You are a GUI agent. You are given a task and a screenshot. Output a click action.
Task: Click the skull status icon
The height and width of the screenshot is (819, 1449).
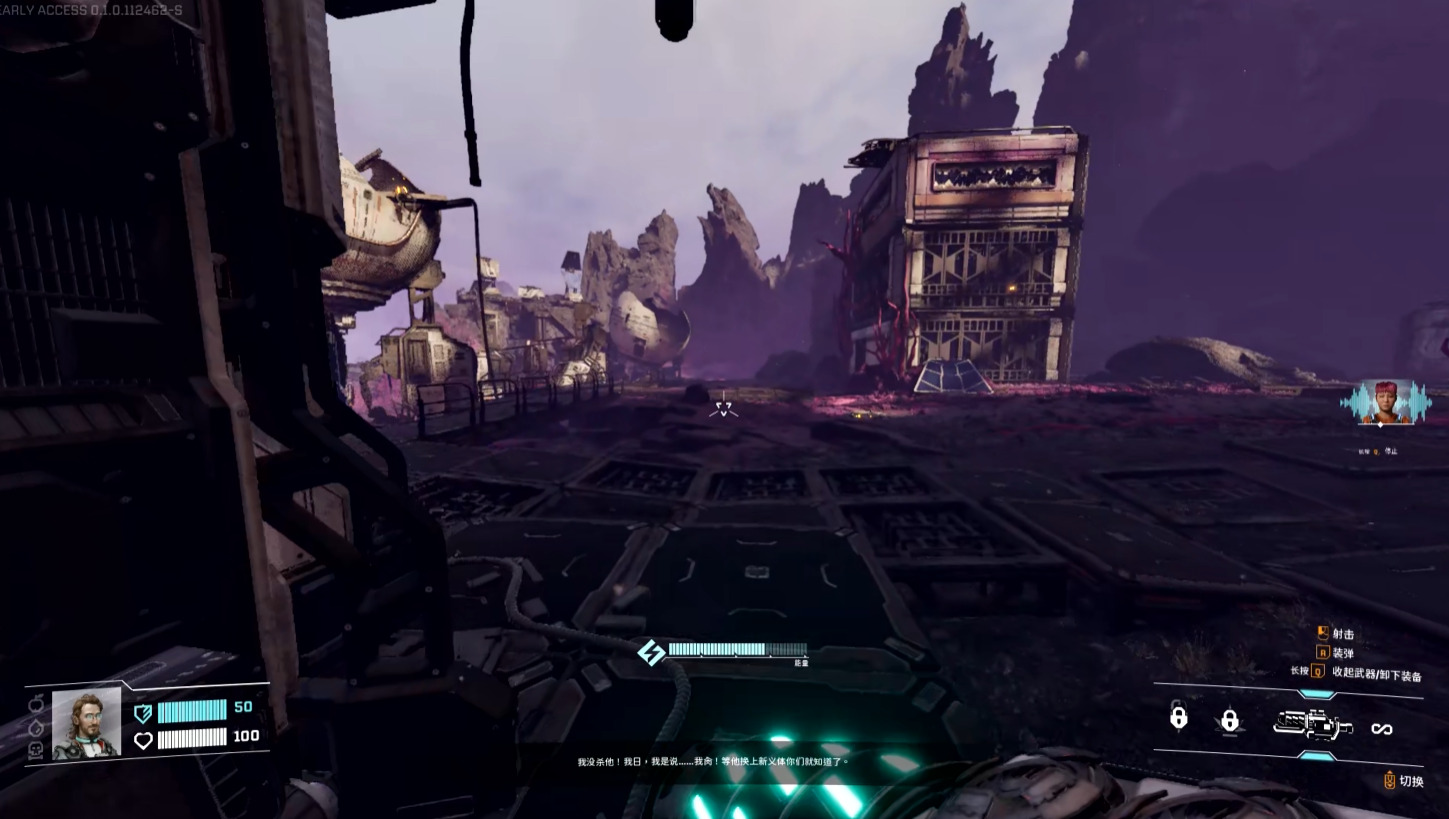[x=36, y=749]
